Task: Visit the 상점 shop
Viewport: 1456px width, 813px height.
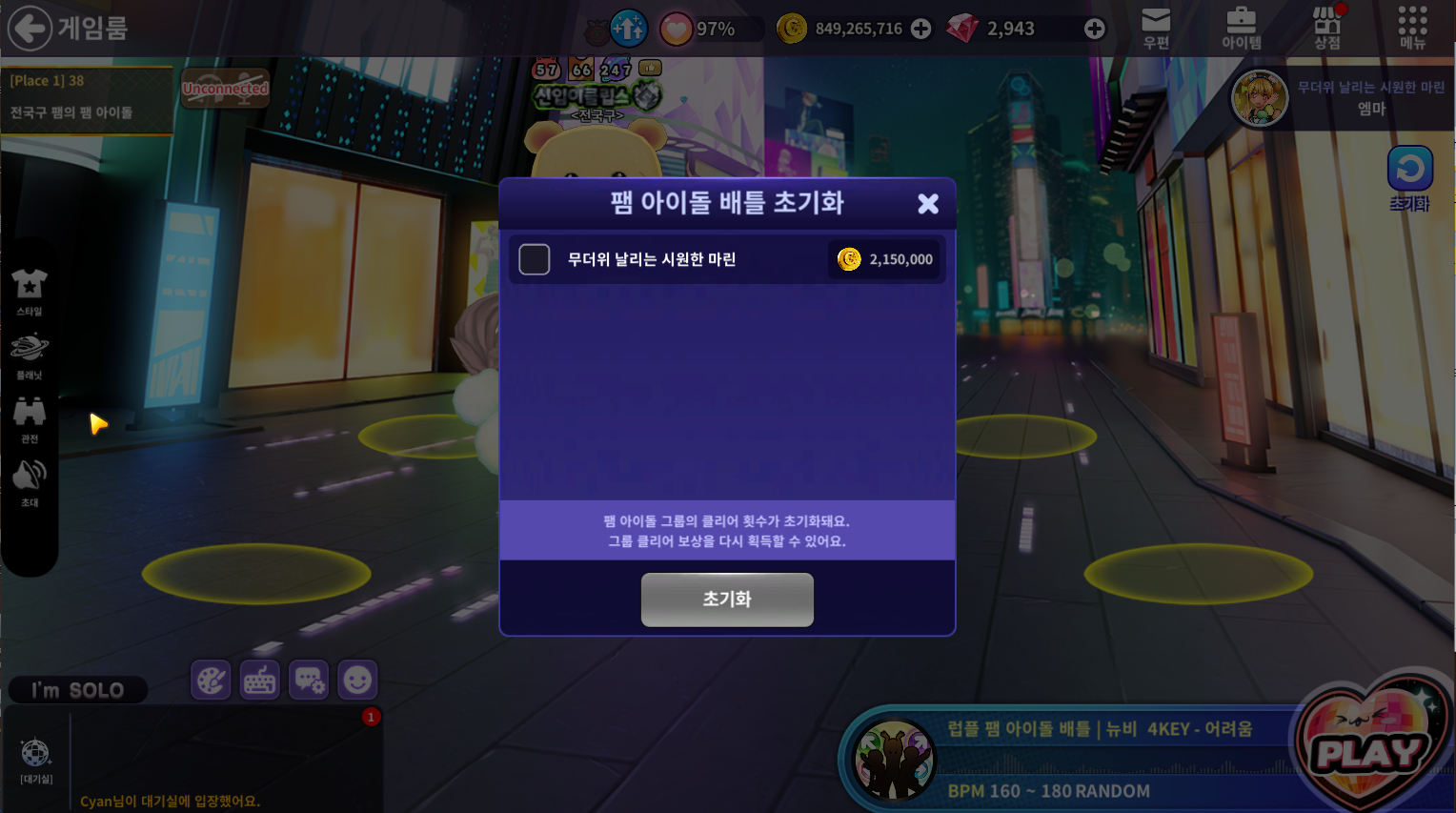Action: tap(1326, 28)
